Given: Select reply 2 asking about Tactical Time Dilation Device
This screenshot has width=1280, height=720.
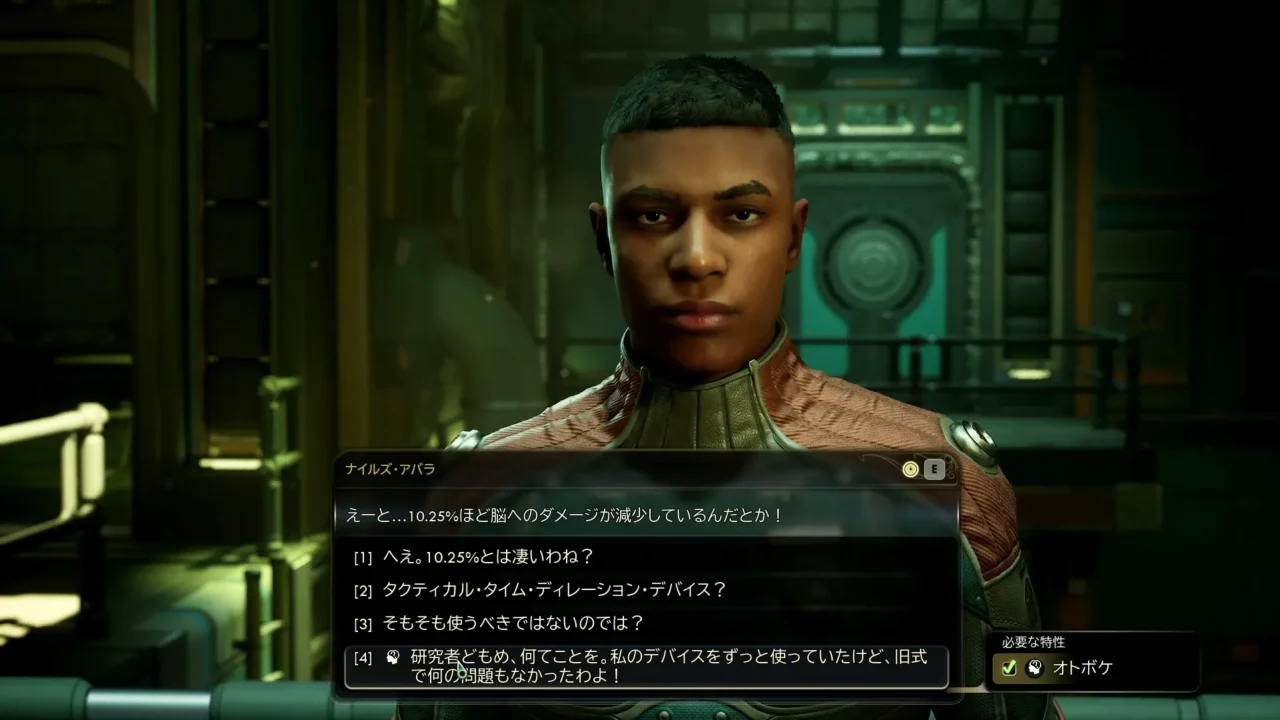Looking at the screenshot, I should pos(554,590).
